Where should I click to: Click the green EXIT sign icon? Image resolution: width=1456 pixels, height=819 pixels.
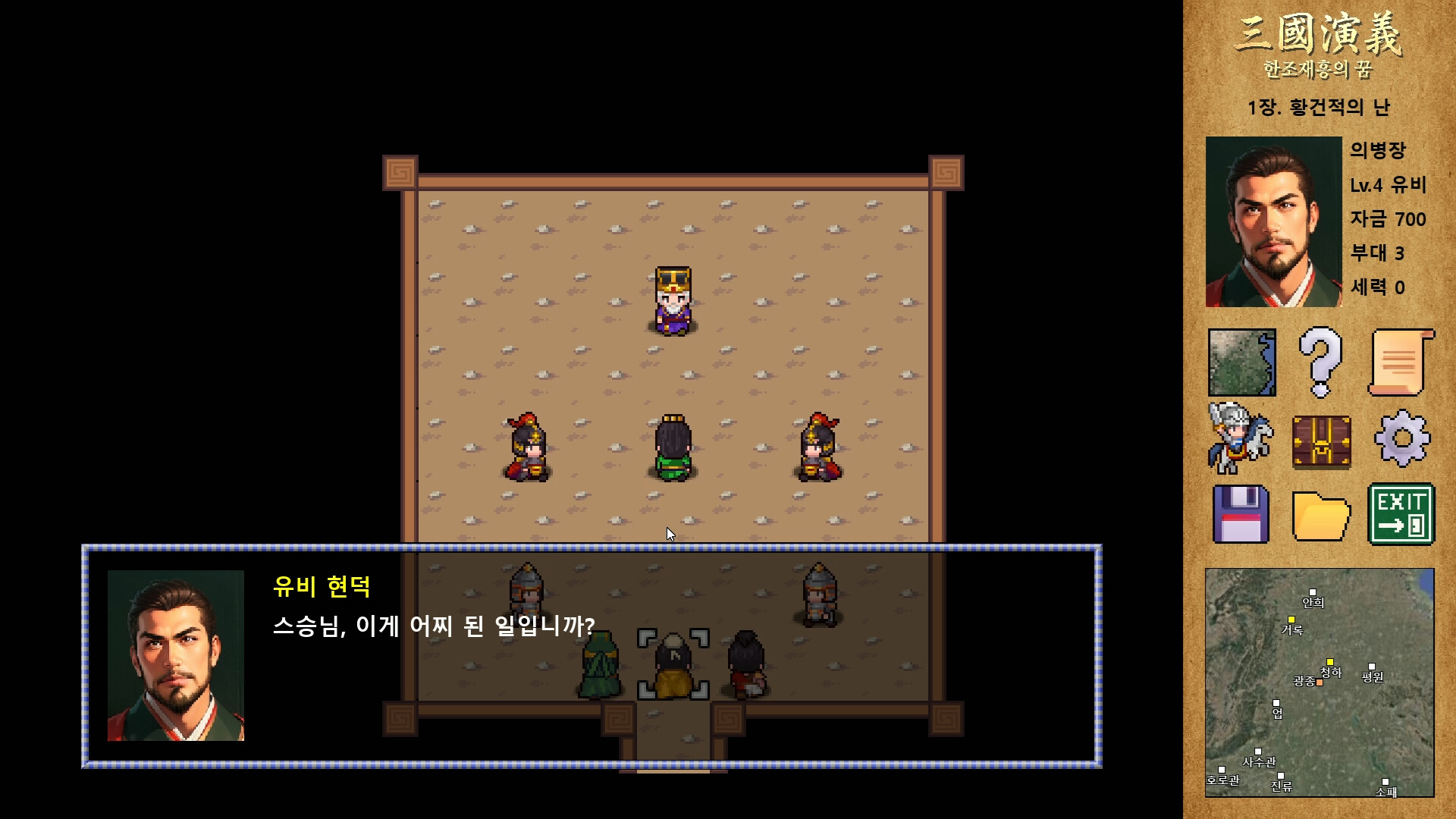1401,516
